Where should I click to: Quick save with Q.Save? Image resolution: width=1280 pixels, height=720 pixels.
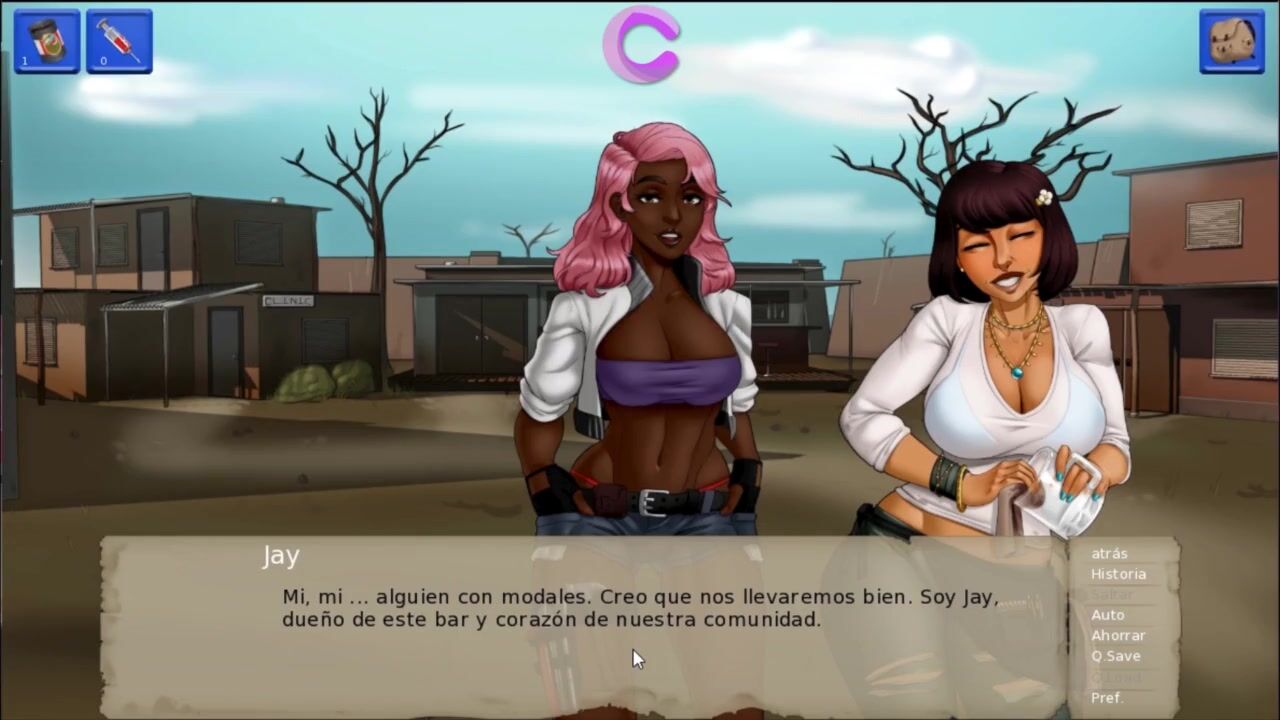point(1115,656)
